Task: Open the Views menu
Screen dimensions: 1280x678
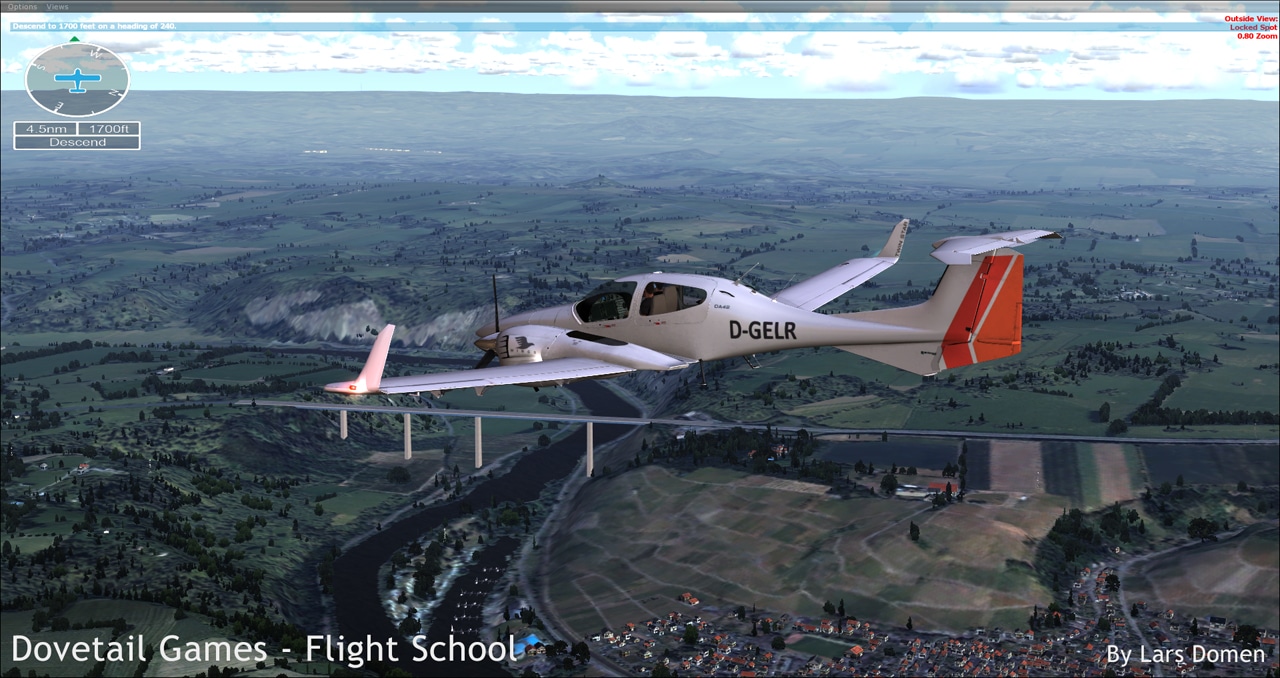Action: point(57,7)
